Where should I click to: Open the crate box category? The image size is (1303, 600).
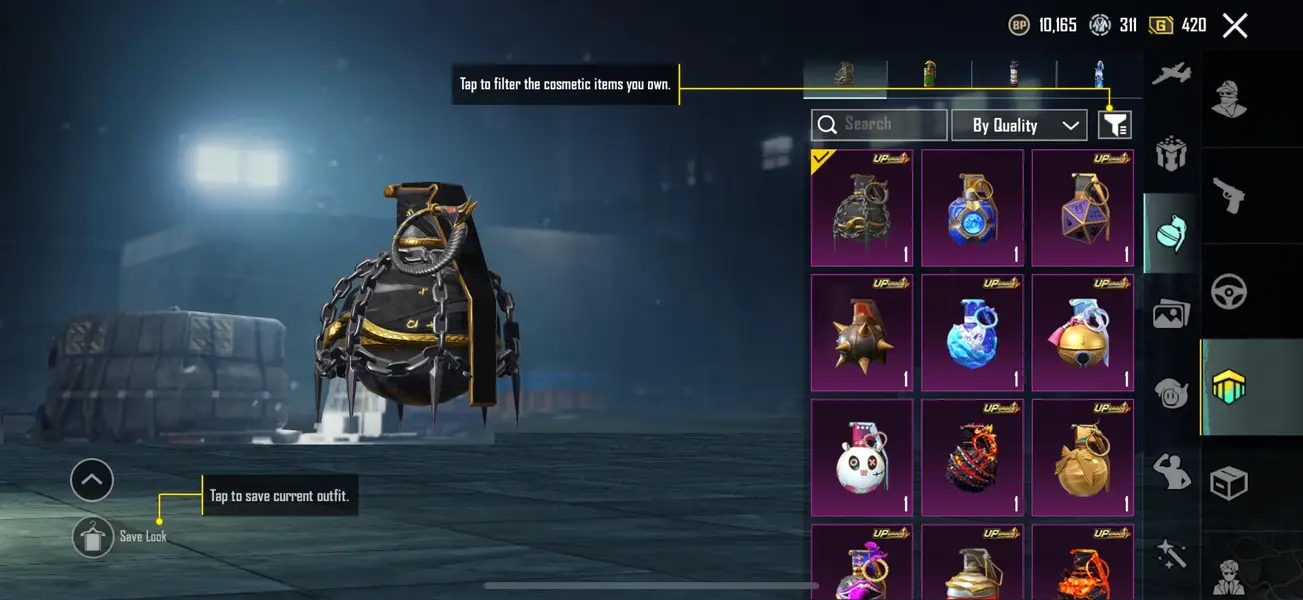pyautogui.click(x=1228, y=484)
